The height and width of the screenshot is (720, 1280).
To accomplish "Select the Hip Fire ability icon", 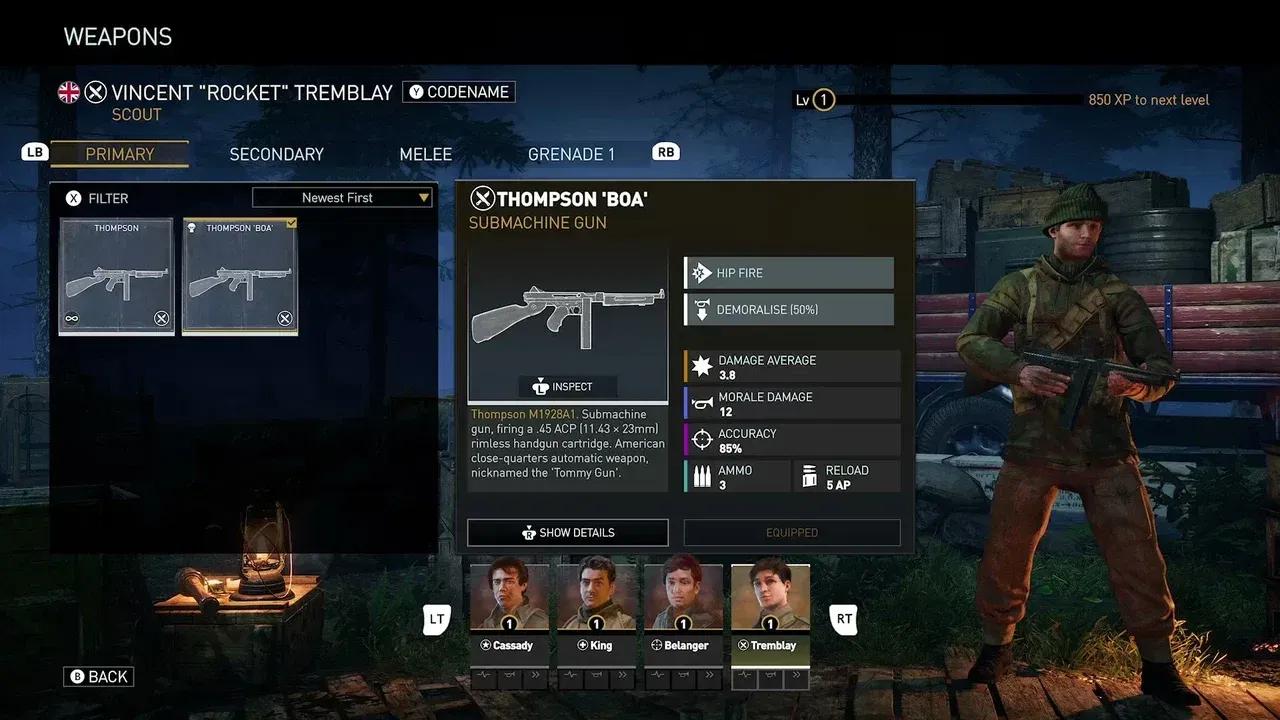I will [x=700, y=272].
